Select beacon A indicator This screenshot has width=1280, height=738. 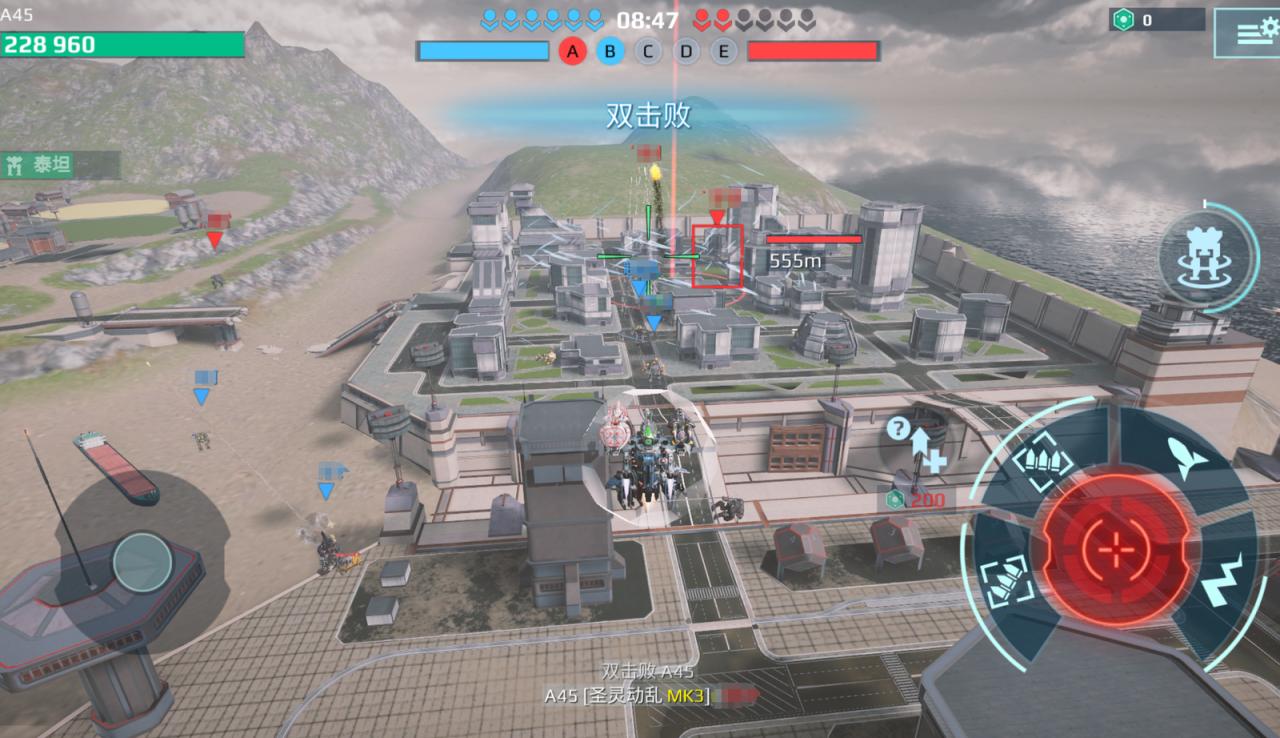click(572, 51)
